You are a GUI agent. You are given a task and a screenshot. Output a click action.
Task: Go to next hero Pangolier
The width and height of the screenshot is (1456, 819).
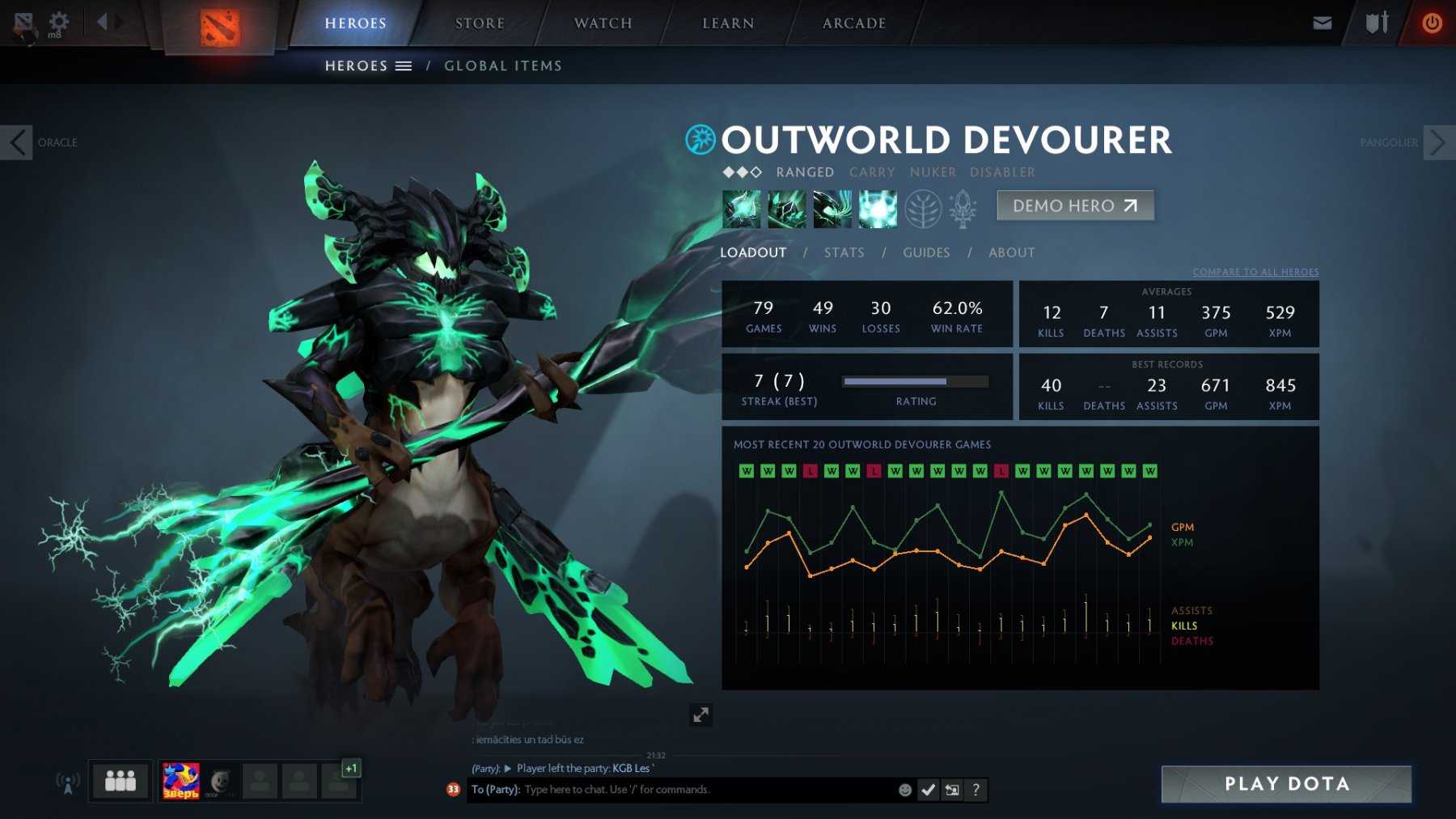point(1438,142)
